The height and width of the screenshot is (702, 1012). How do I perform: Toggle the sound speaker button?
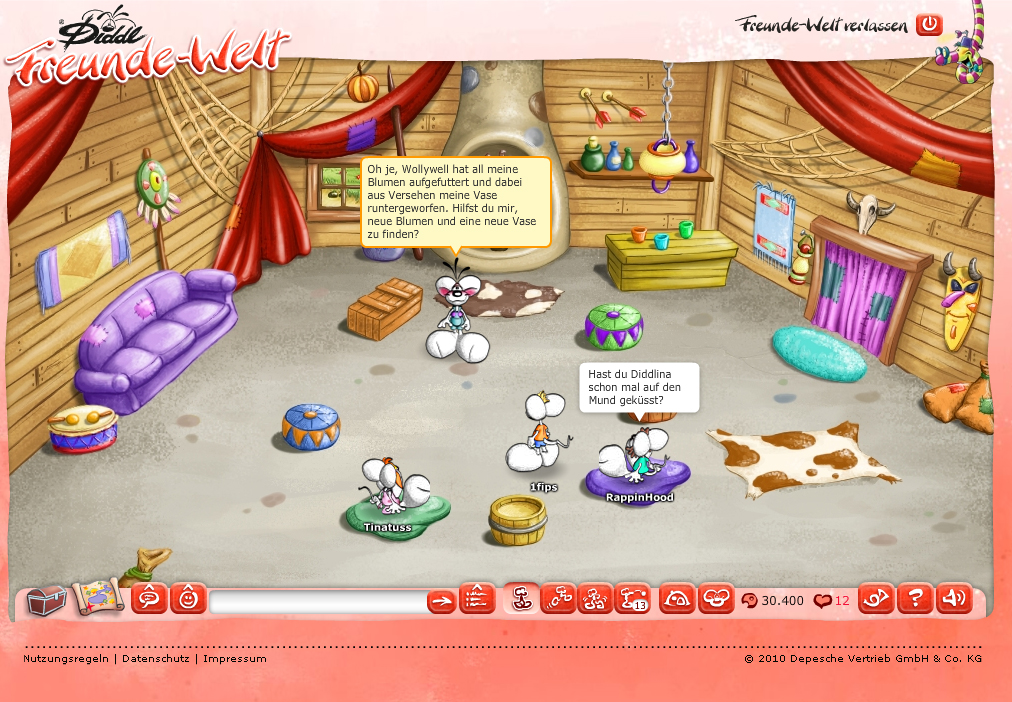coord(953,599)
